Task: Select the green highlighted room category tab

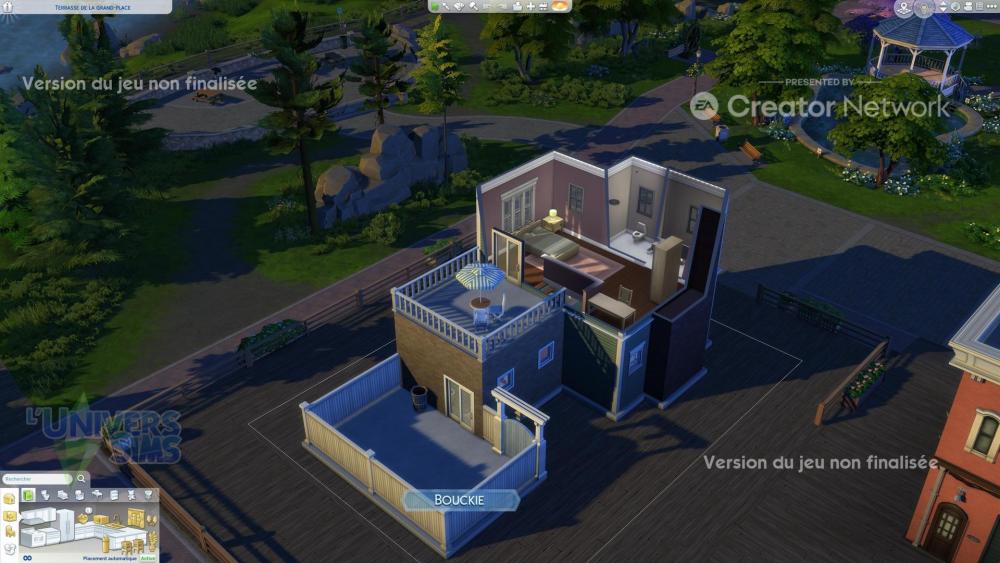Action: pos(29,495)
